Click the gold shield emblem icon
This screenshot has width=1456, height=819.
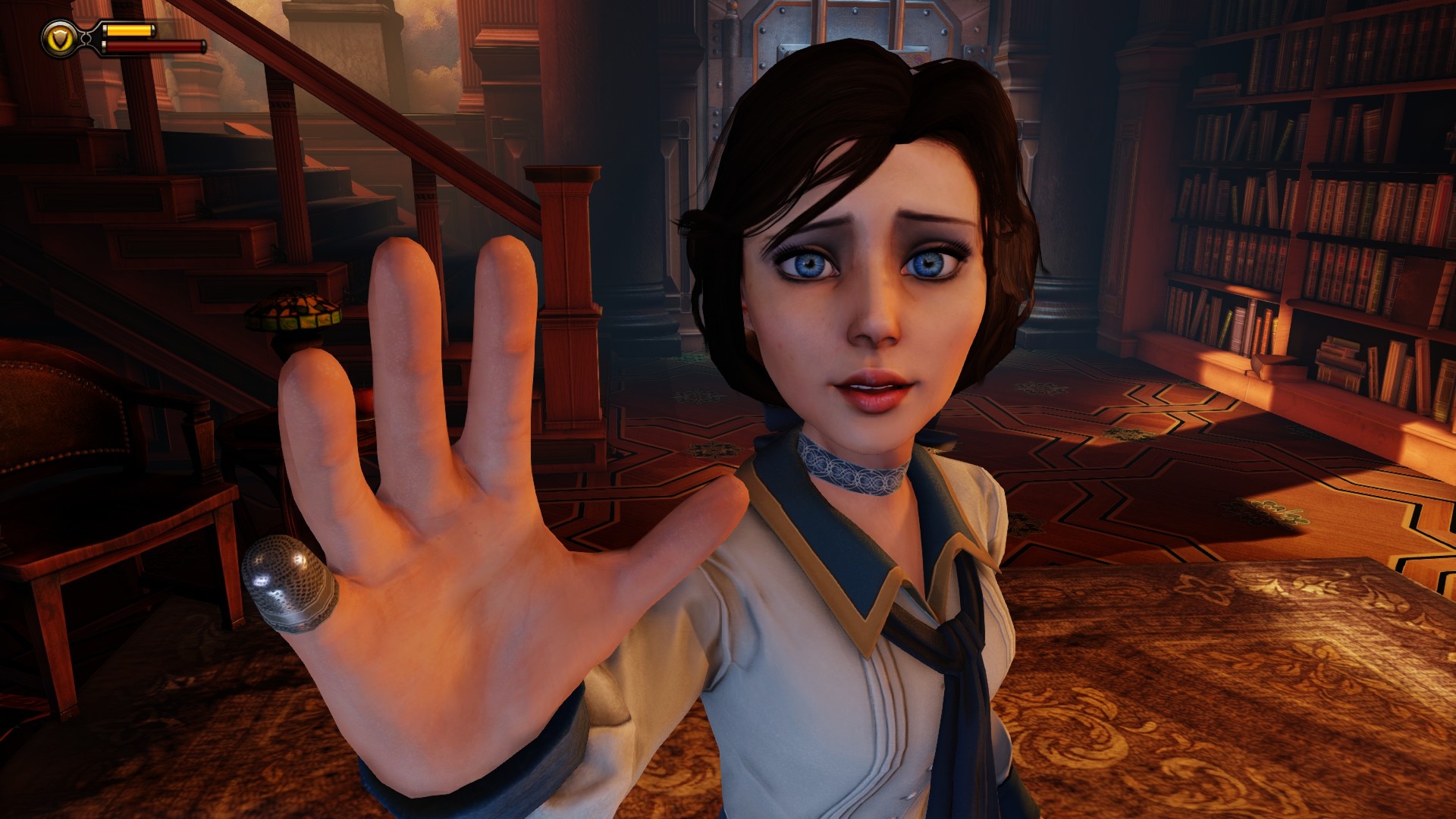pyautogui.click(x=58, y=38)
